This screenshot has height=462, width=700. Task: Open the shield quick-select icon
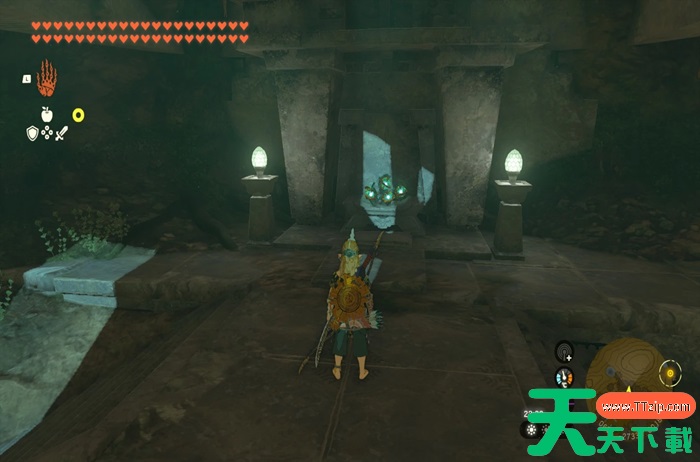pos(32,132)
